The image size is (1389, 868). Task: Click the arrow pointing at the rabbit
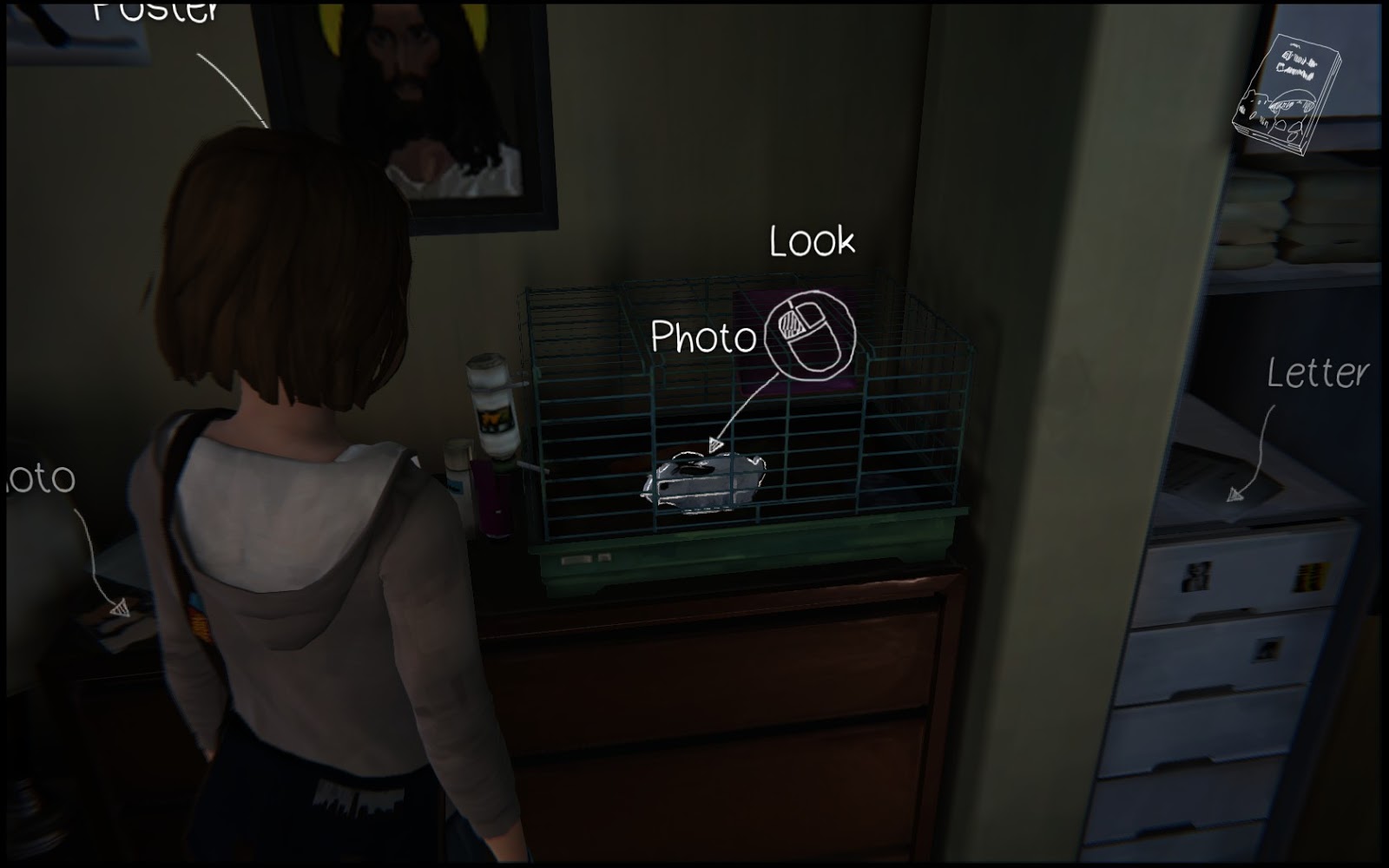[714, 443]
